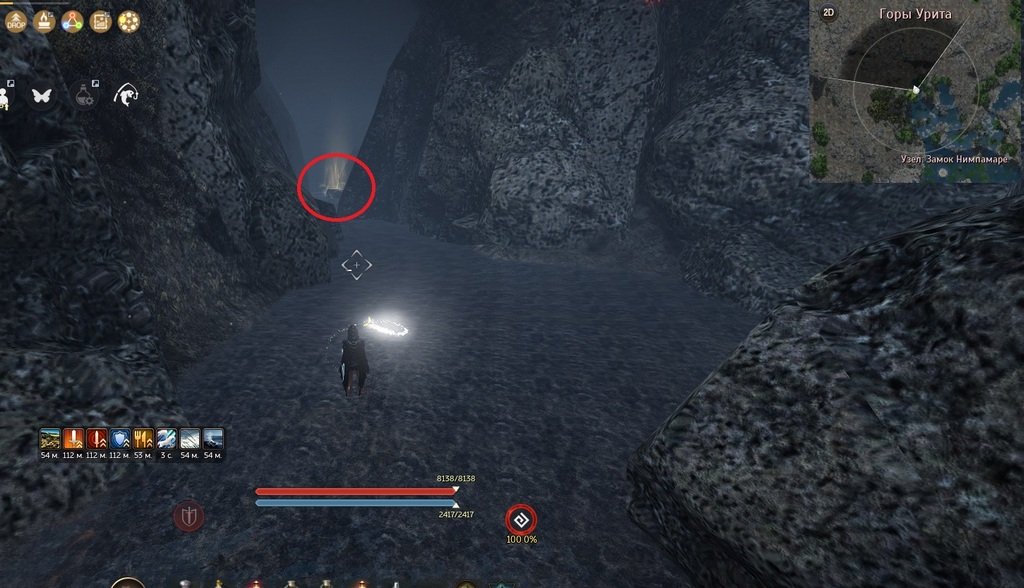1024x588 pixels.
Task: Open the three-colored node triangle icon
Action: coord(72,21)
